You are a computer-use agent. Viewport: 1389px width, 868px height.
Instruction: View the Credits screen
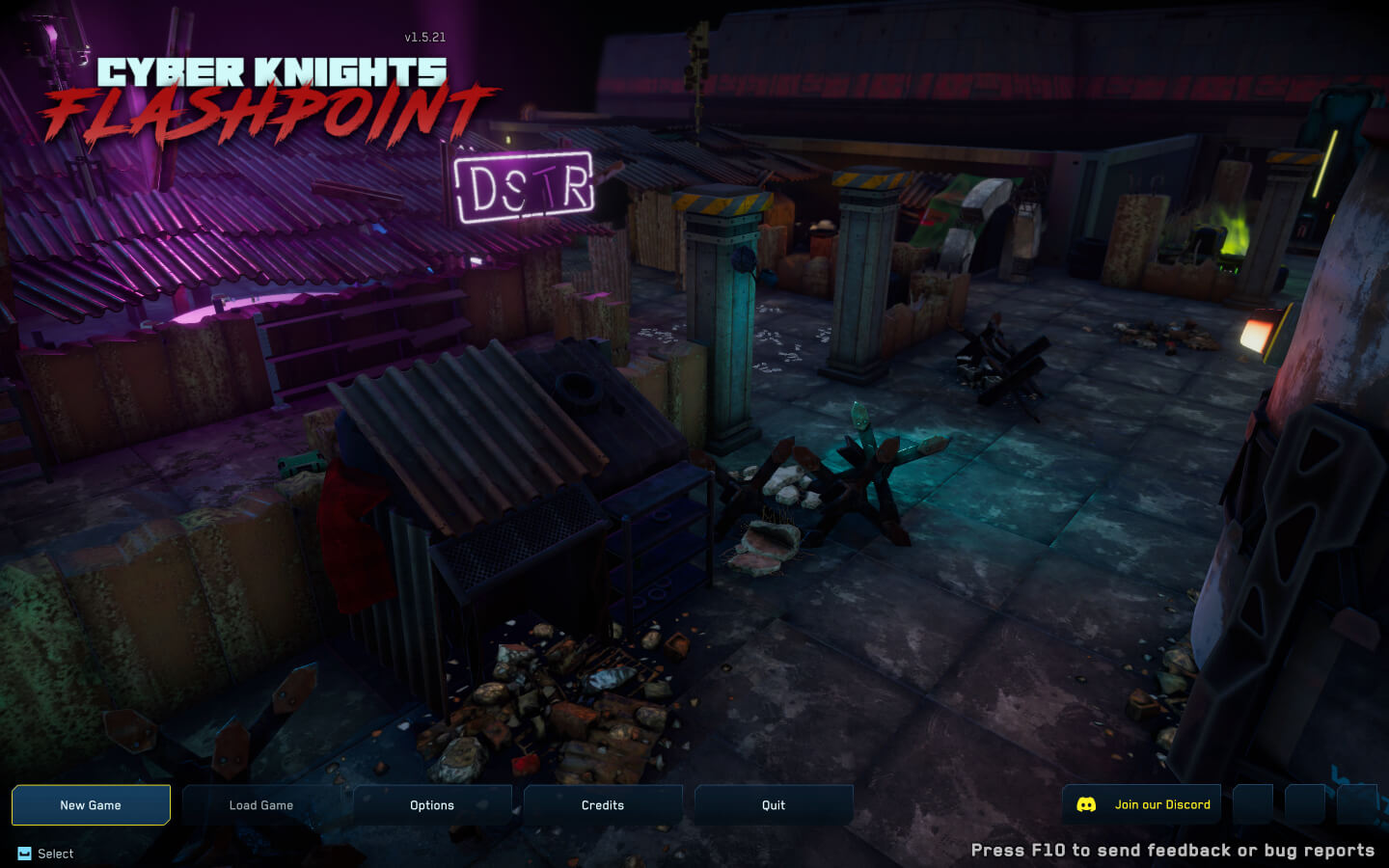[x=603, y=805]
